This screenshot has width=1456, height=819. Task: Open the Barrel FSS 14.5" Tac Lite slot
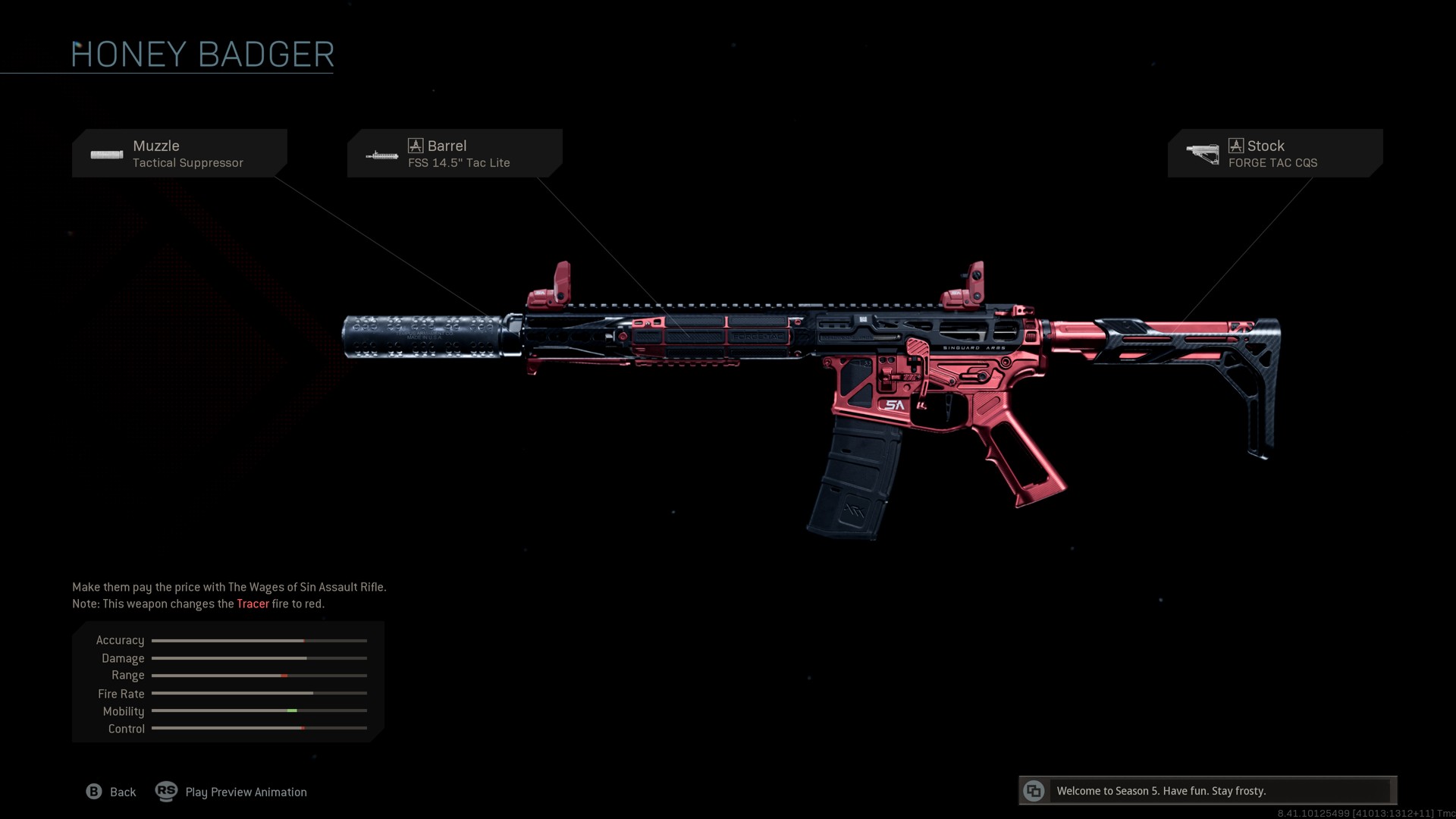[x=454, y=154]
